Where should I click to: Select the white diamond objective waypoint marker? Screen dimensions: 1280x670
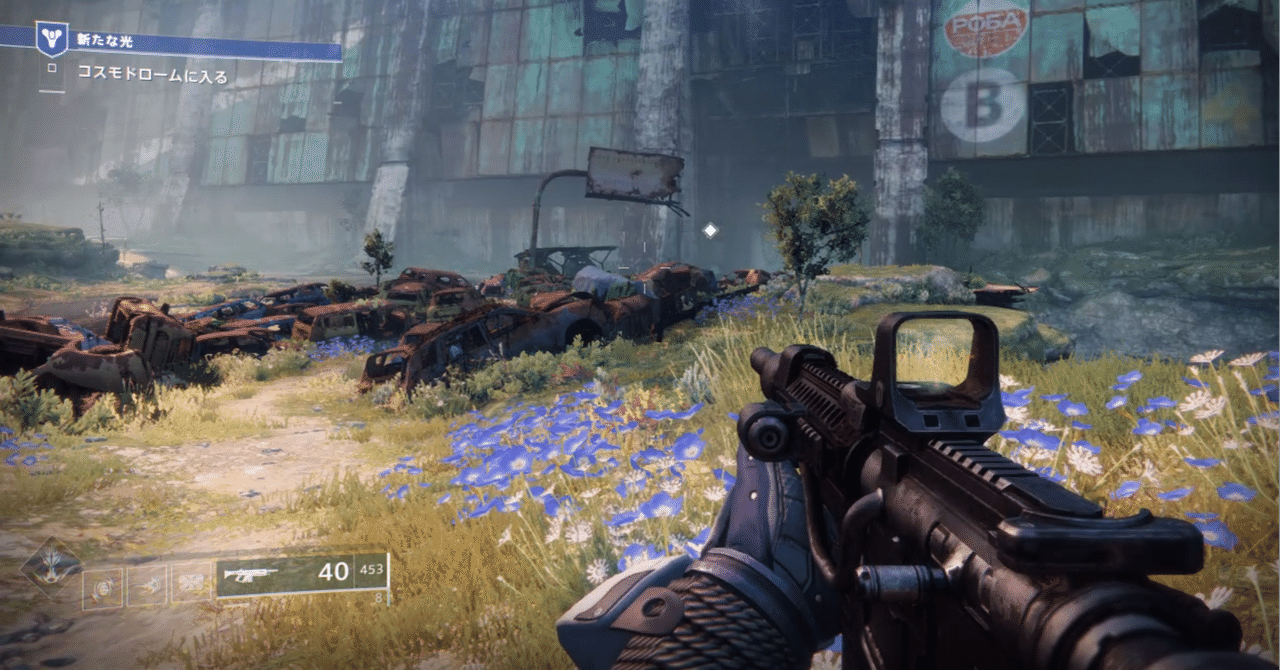coord(710,231)
